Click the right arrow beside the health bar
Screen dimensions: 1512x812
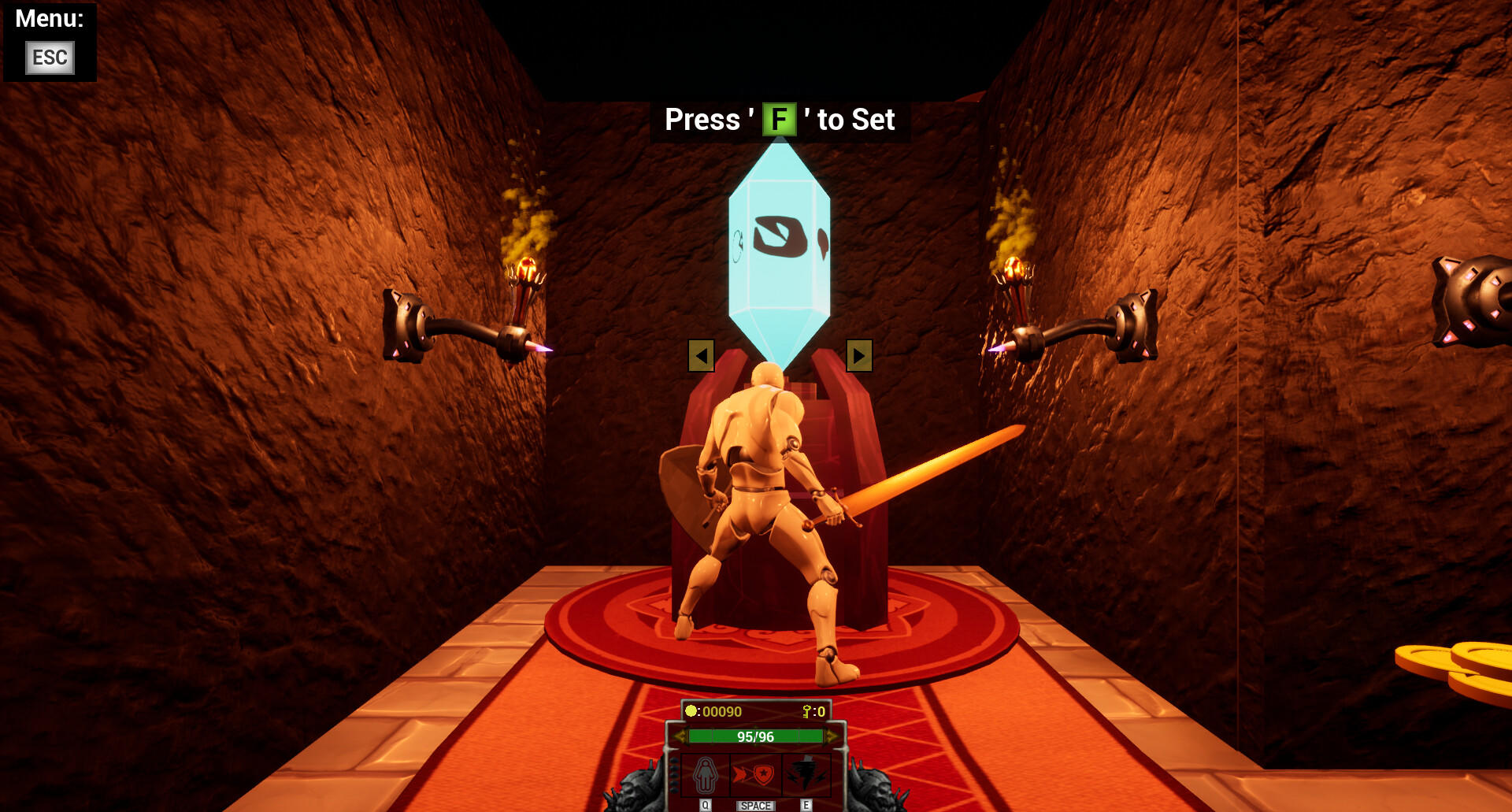tap(832, 736)
